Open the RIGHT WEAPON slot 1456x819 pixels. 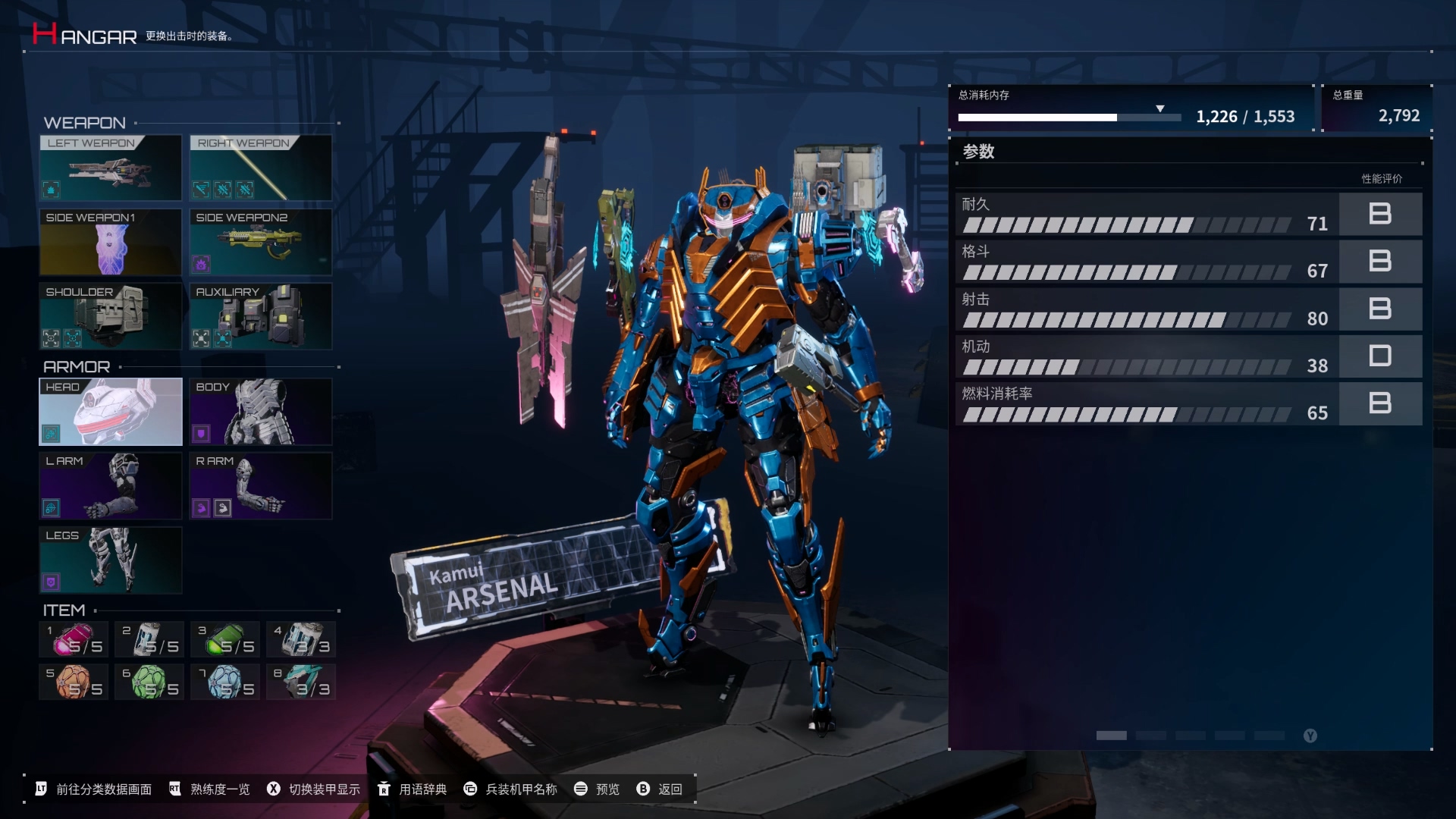pos(260,168)
